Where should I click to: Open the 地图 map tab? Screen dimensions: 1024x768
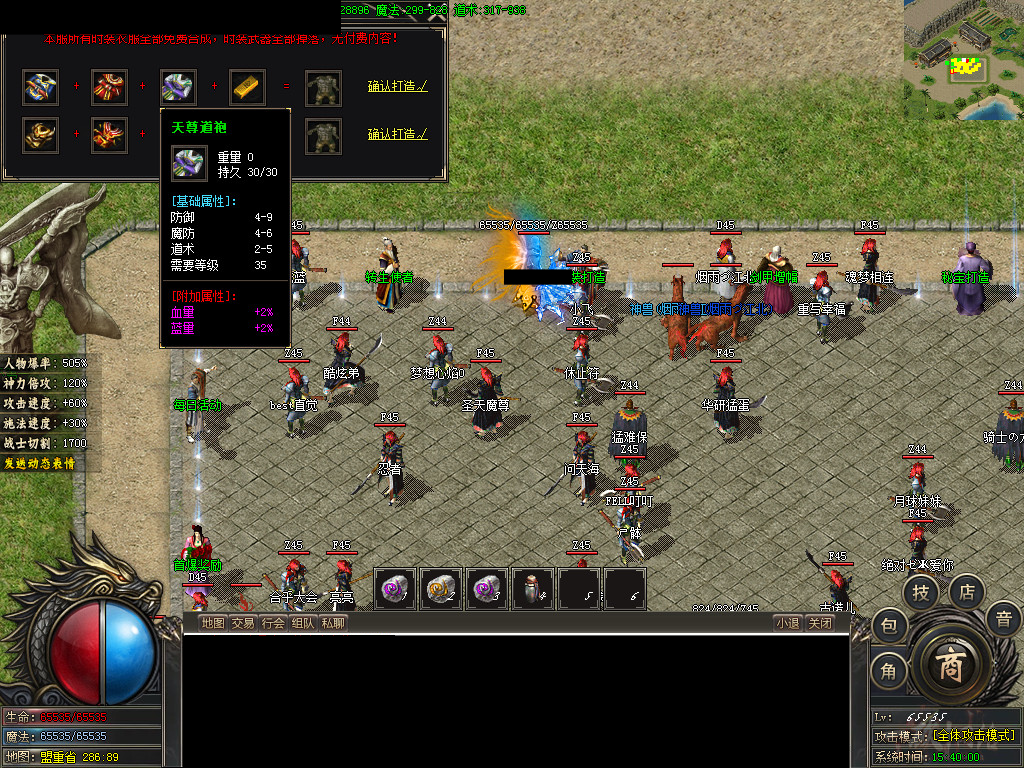click(x=213, y=623)
